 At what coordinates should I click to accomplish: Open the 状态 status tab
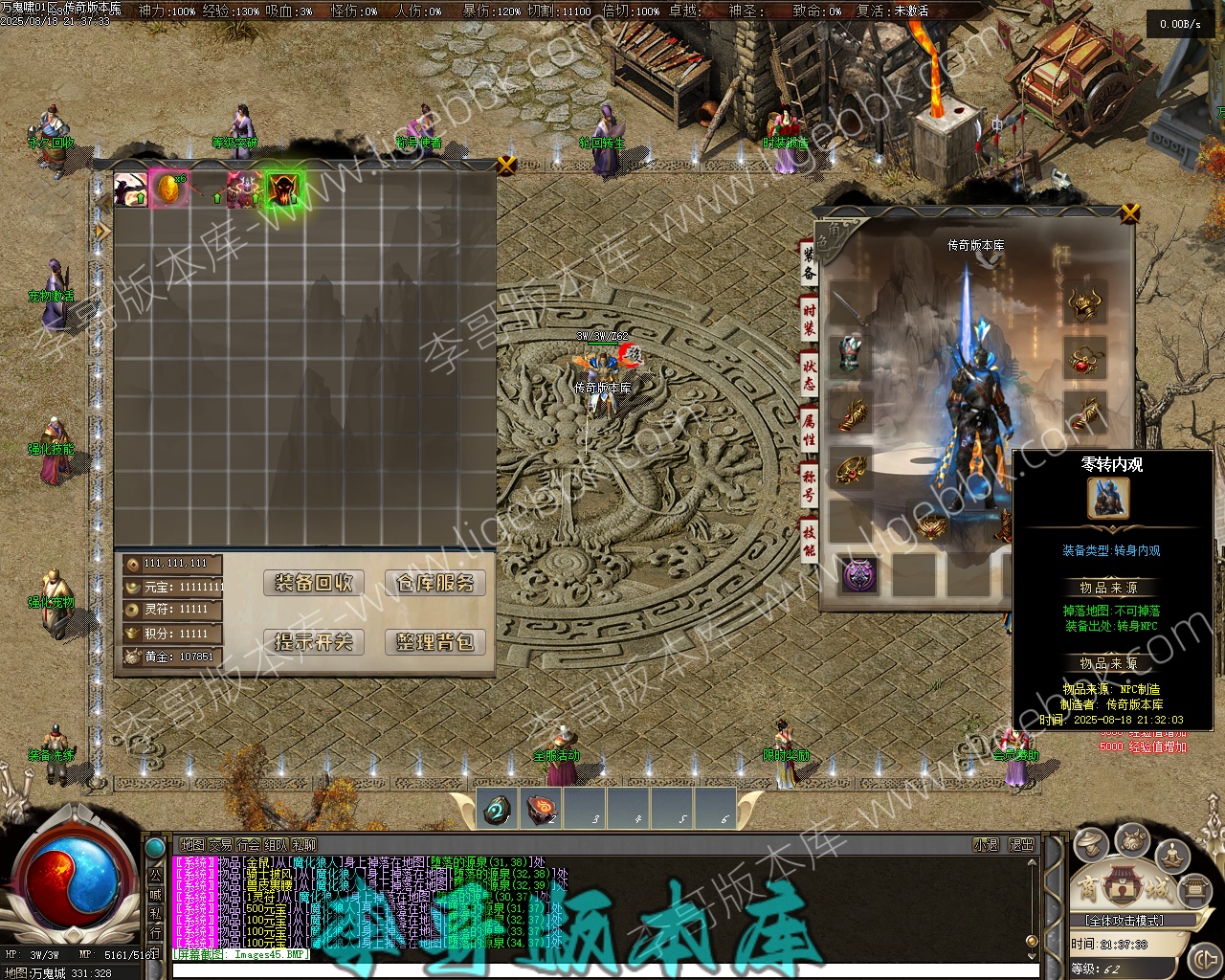(809, 373)
